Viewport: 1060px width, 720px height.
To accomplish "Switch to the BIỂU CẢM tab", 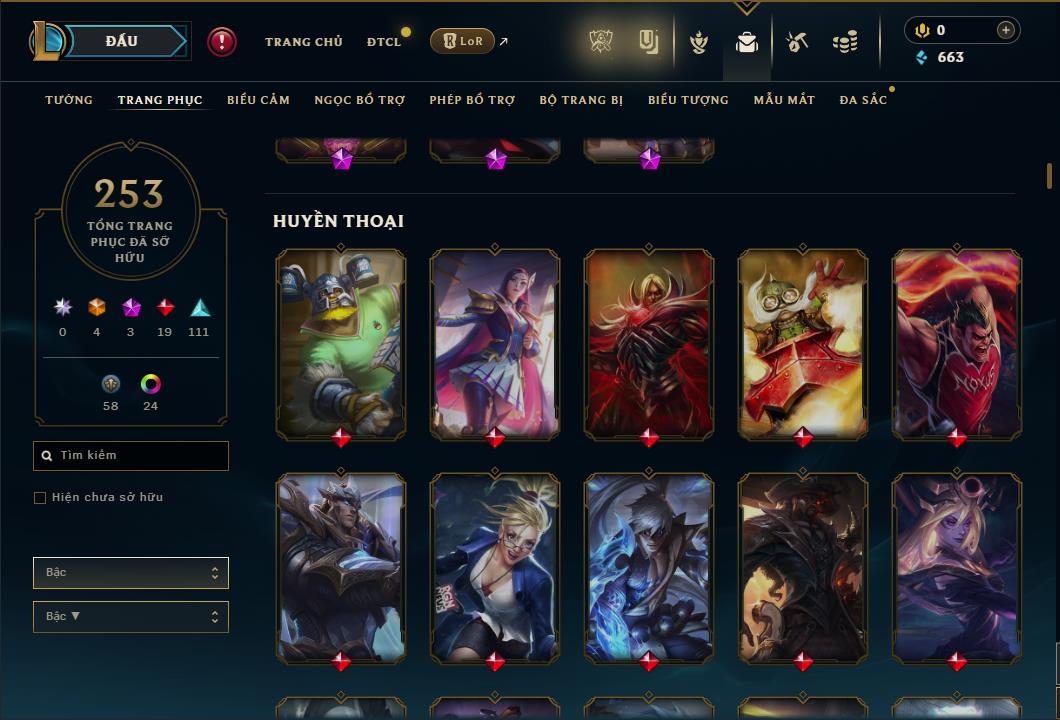I will pos(258,100).
